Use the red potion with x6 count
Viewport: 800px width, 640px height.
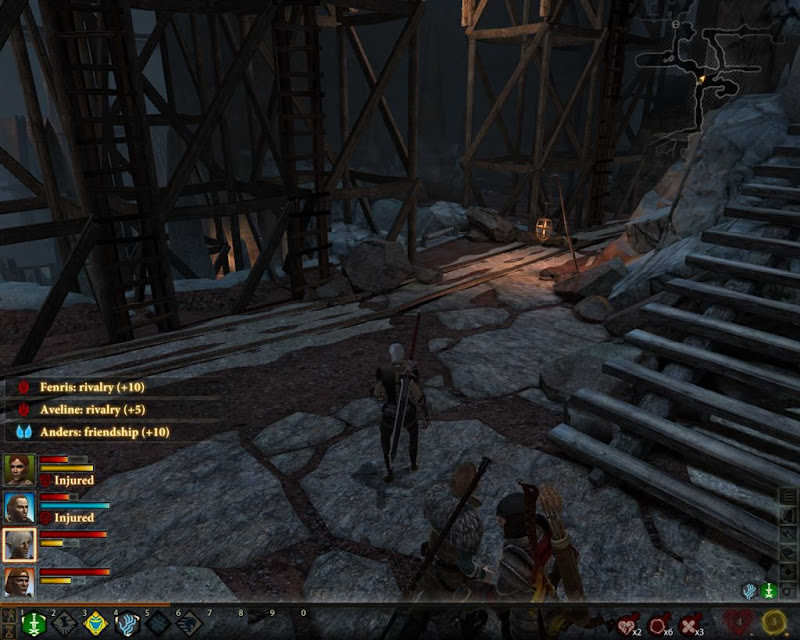[x=660, y=624]
